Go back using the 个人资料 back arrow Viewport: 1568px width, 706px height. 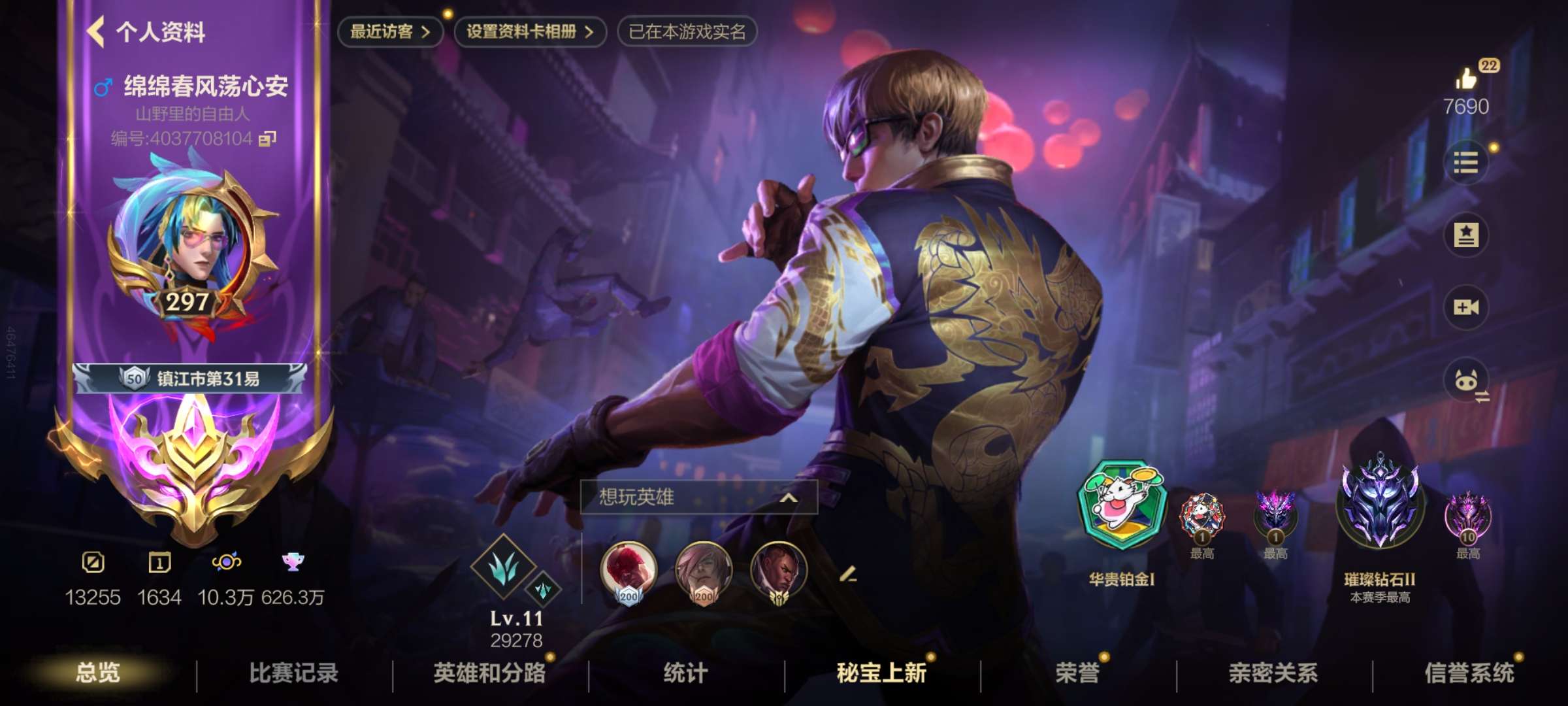point(95,31)
